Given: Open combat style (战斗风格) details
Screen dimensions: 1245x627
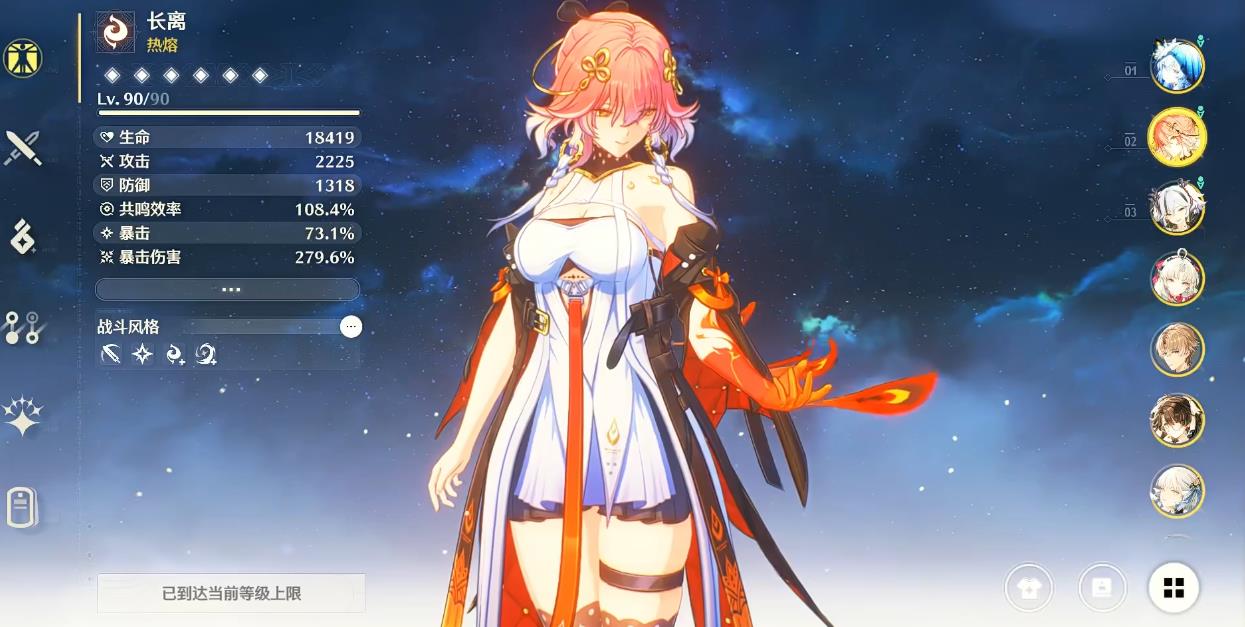Looking at the screenshot, I should (x=350, y=326).
